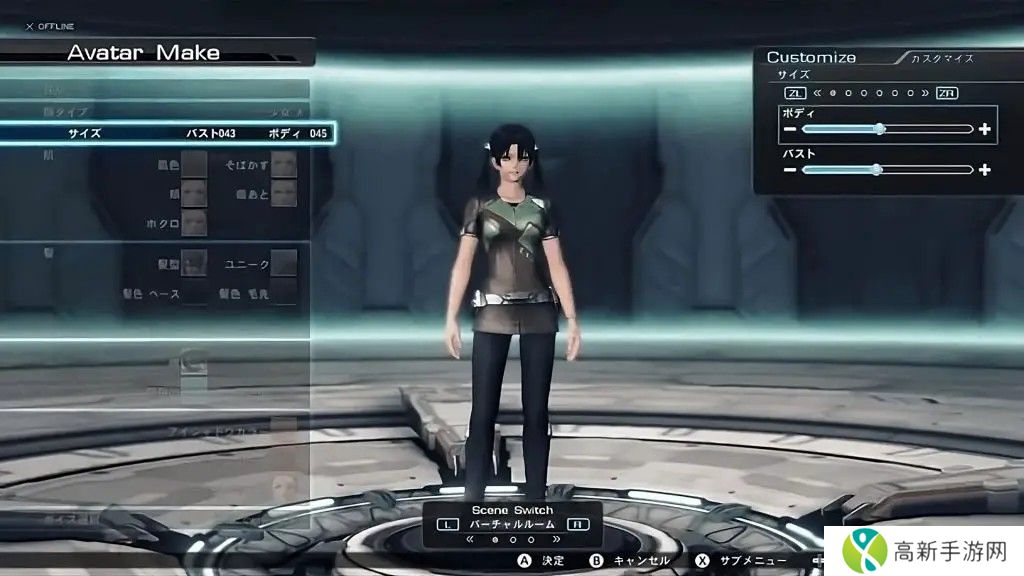Decrease the ボディ body slider with minus
Viewport: 1024px width, 576px height.
click(790, 129)
